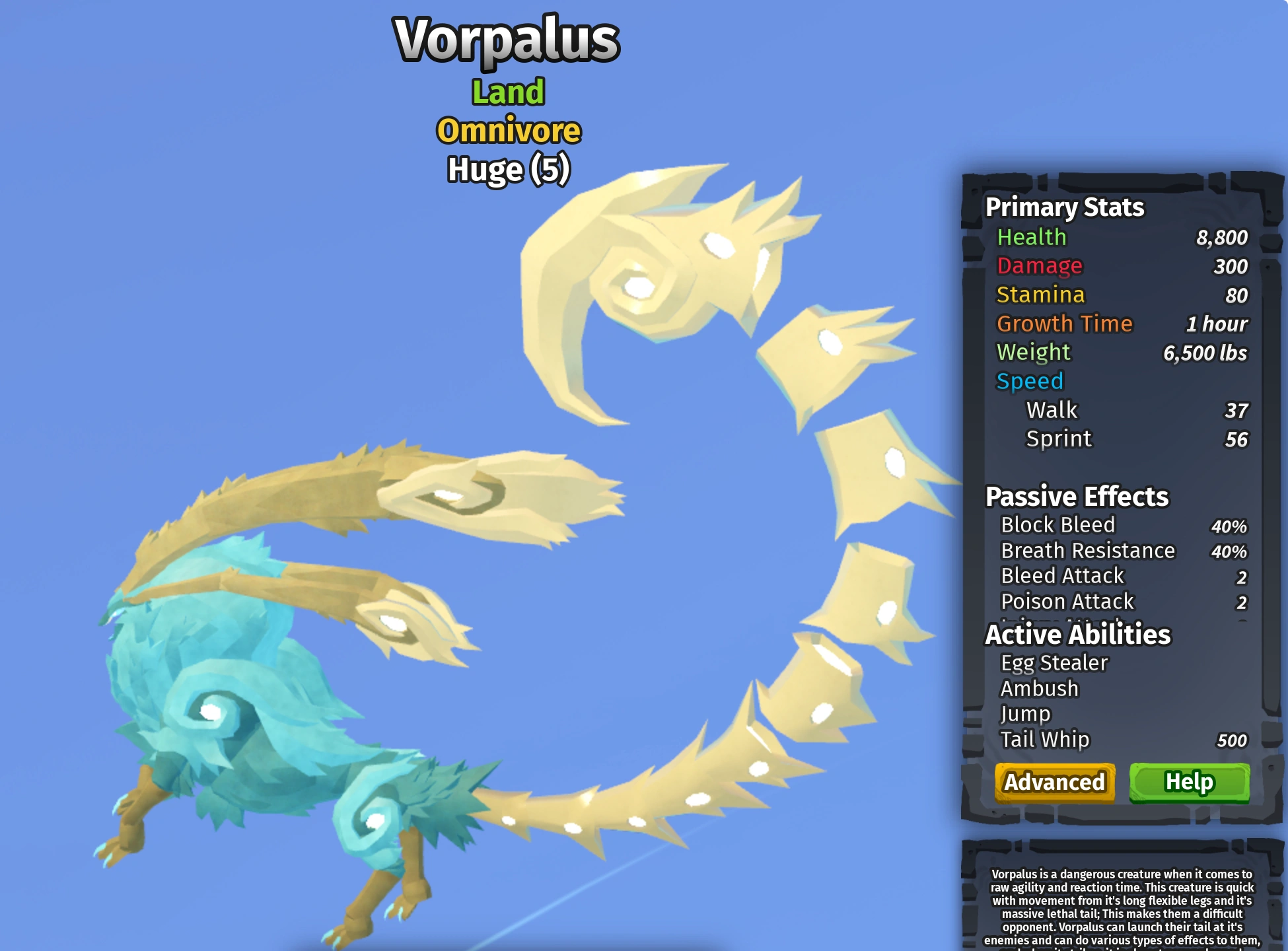Open the Help panel

tap(1189, 782)
